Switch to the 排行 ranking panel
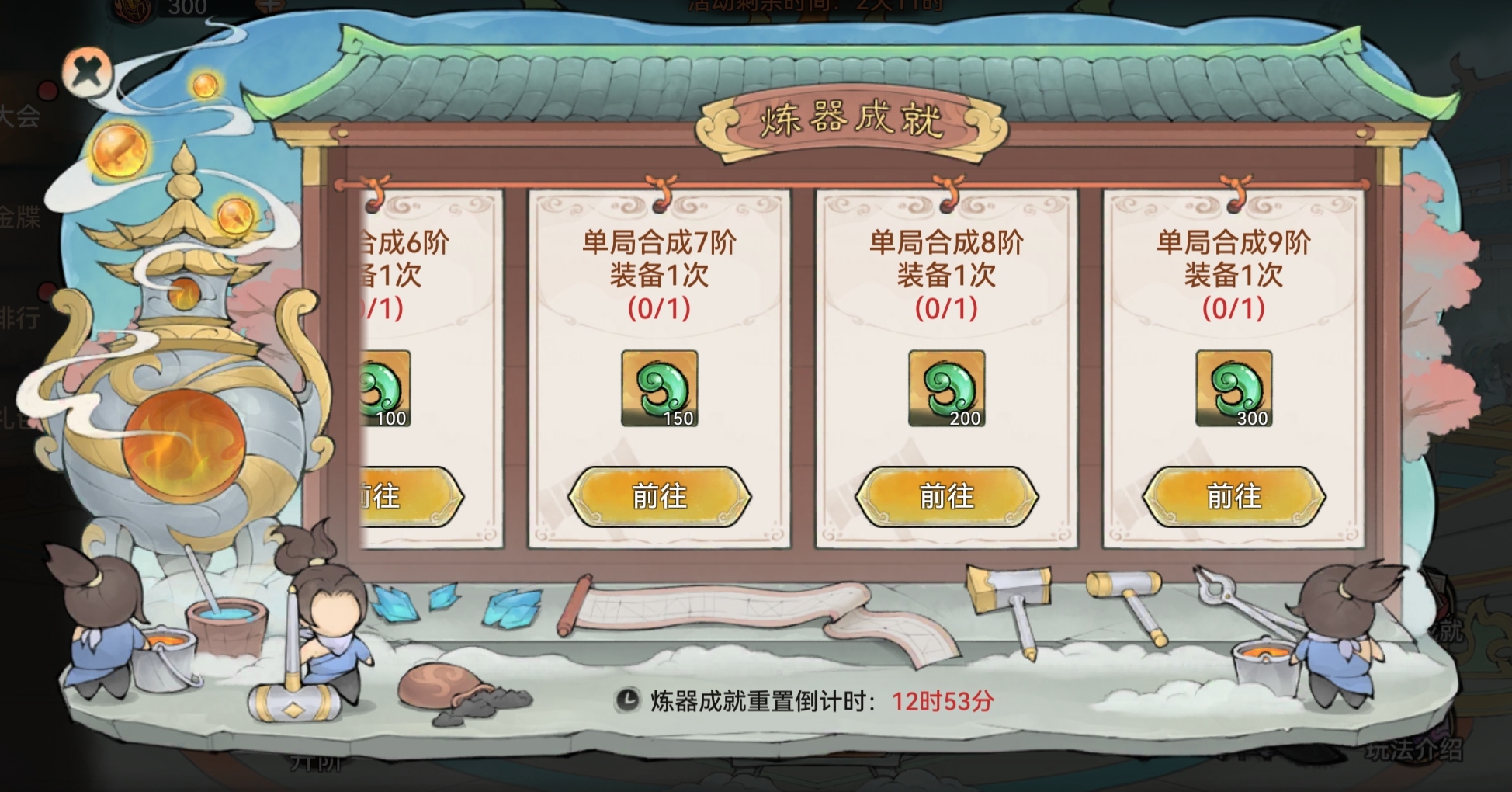This screenshot has width=1512, height=792. pyautogui.click(x=18, y=316)
